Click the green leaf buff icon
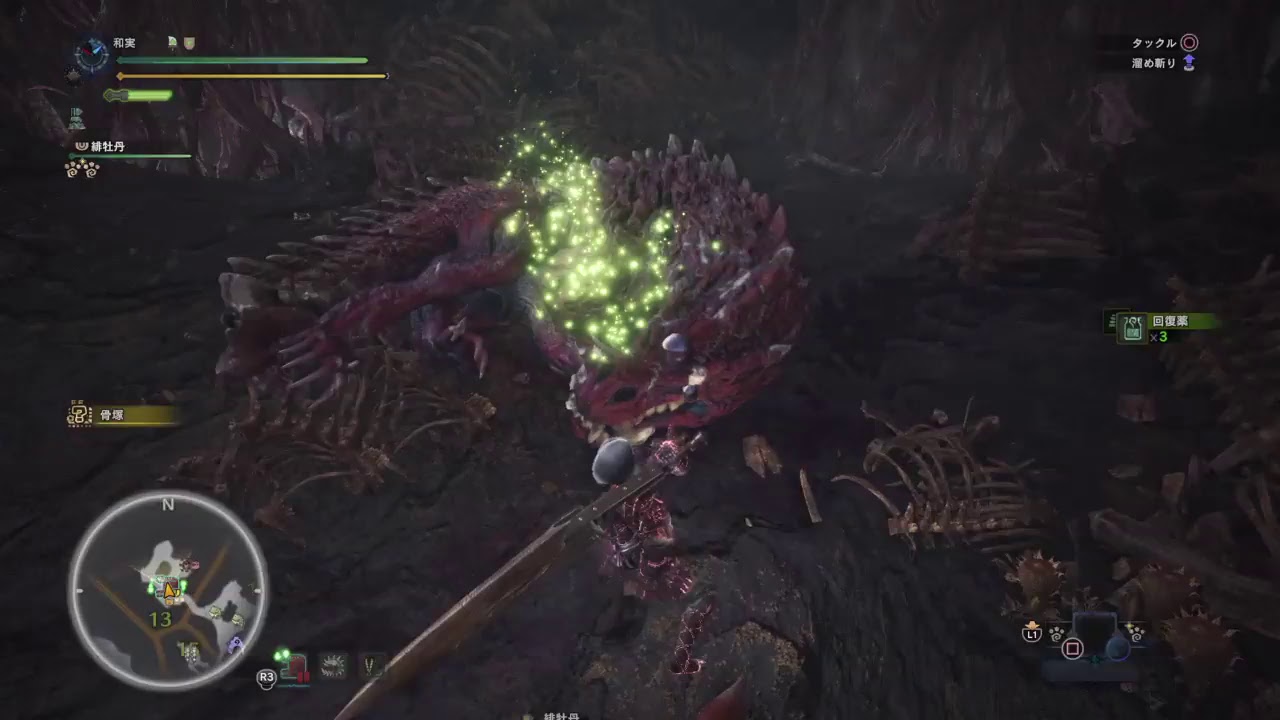Screen dimensions: 1280x720 pyautogui.click(x=172, y=43)
